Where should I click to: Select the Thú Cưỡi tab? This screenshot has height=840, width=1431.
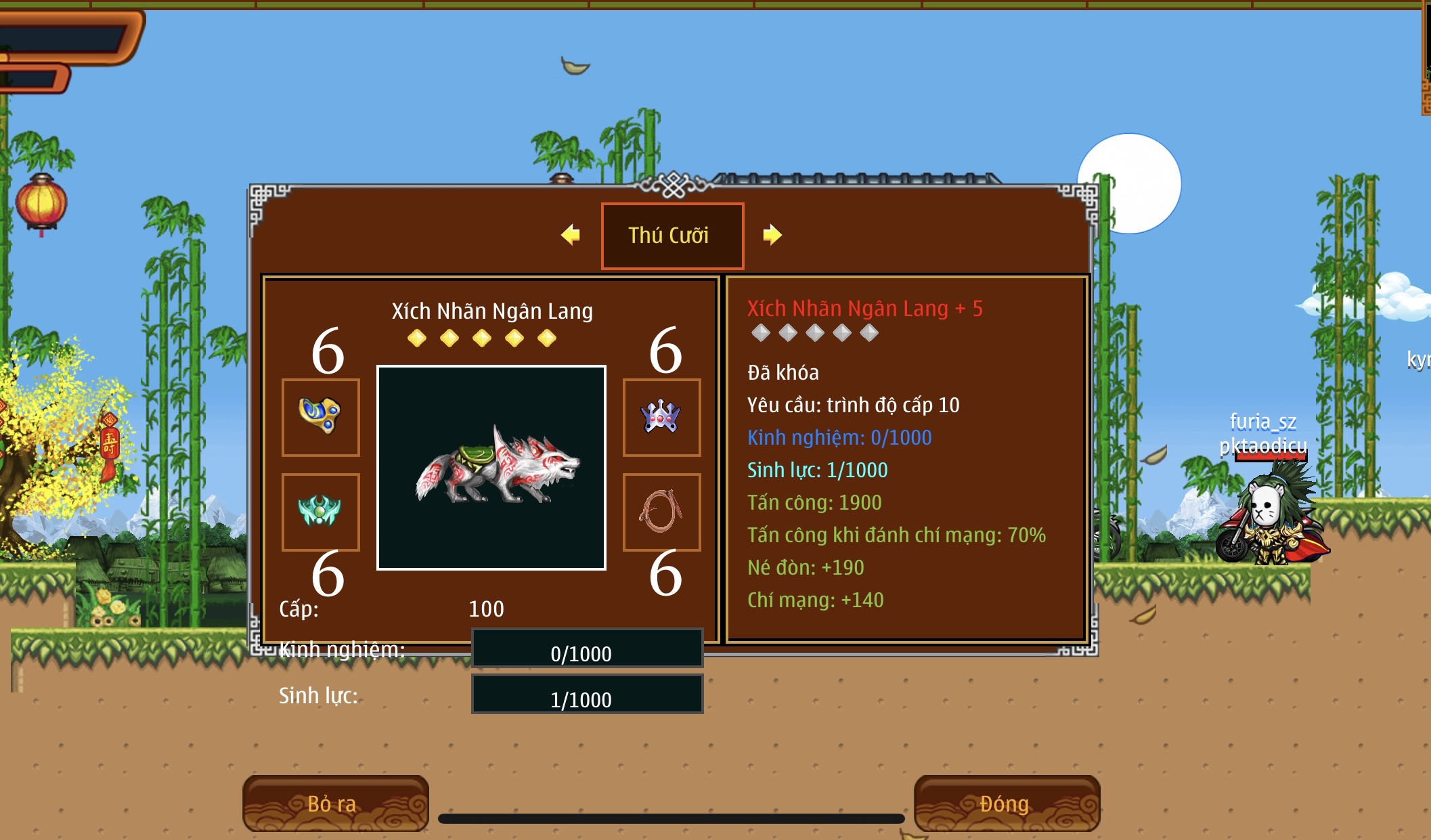tap(672, 236)
